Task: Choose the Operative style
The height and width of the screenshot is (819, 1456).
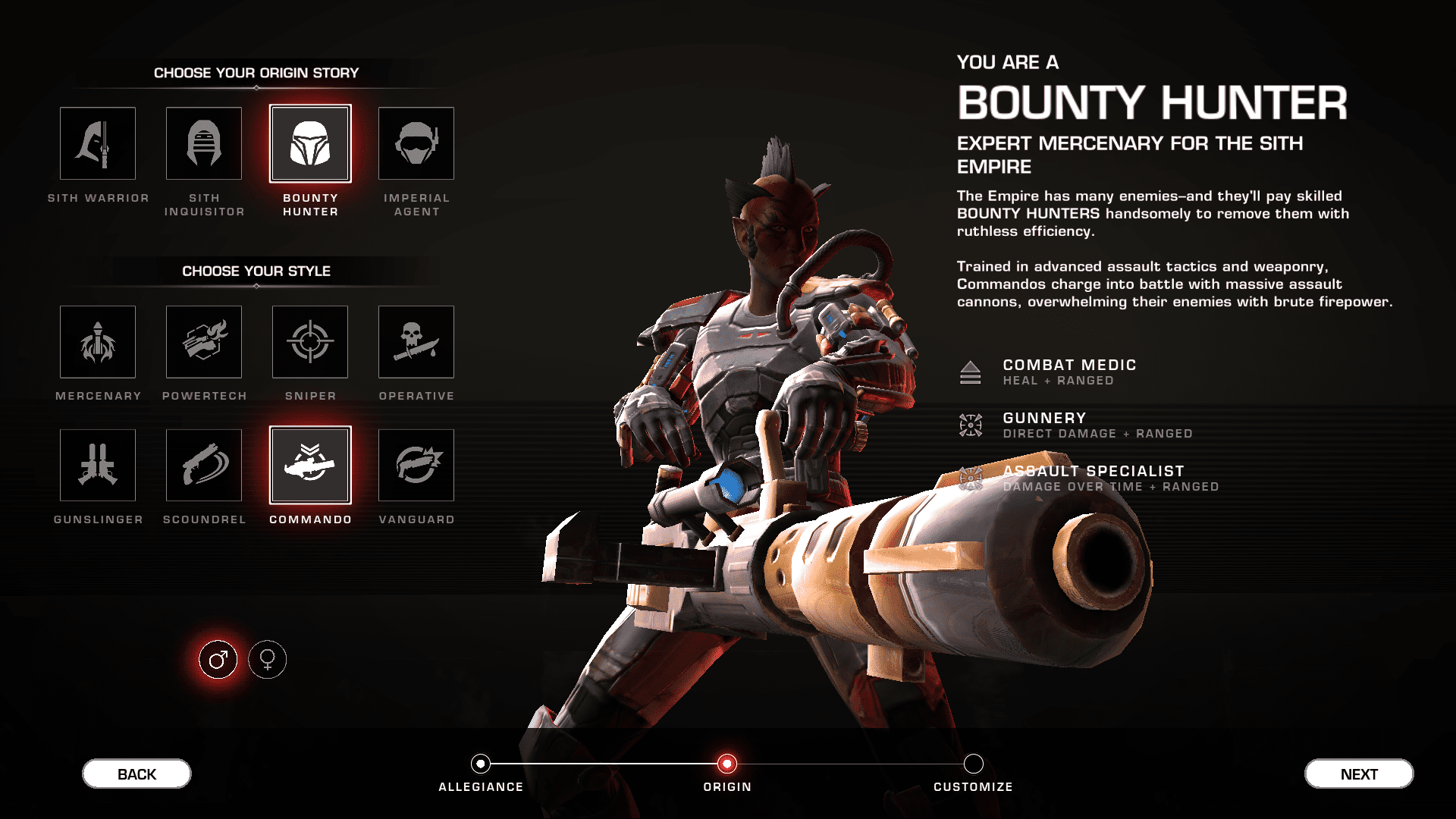Action: tap(416, 341)
